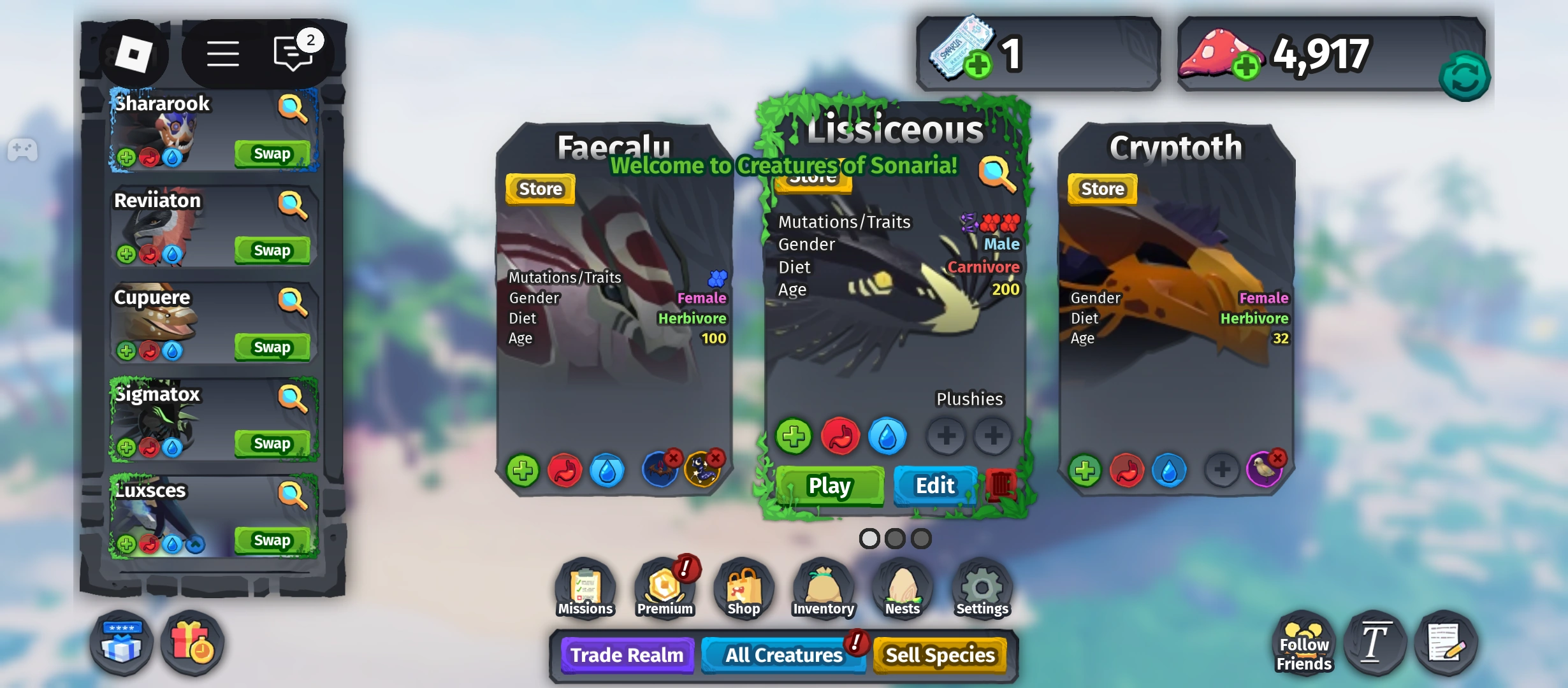Select the third carousel dot below Lissiceous
The height and width of the screenshot is (688, 1568).
pos(922,538)
